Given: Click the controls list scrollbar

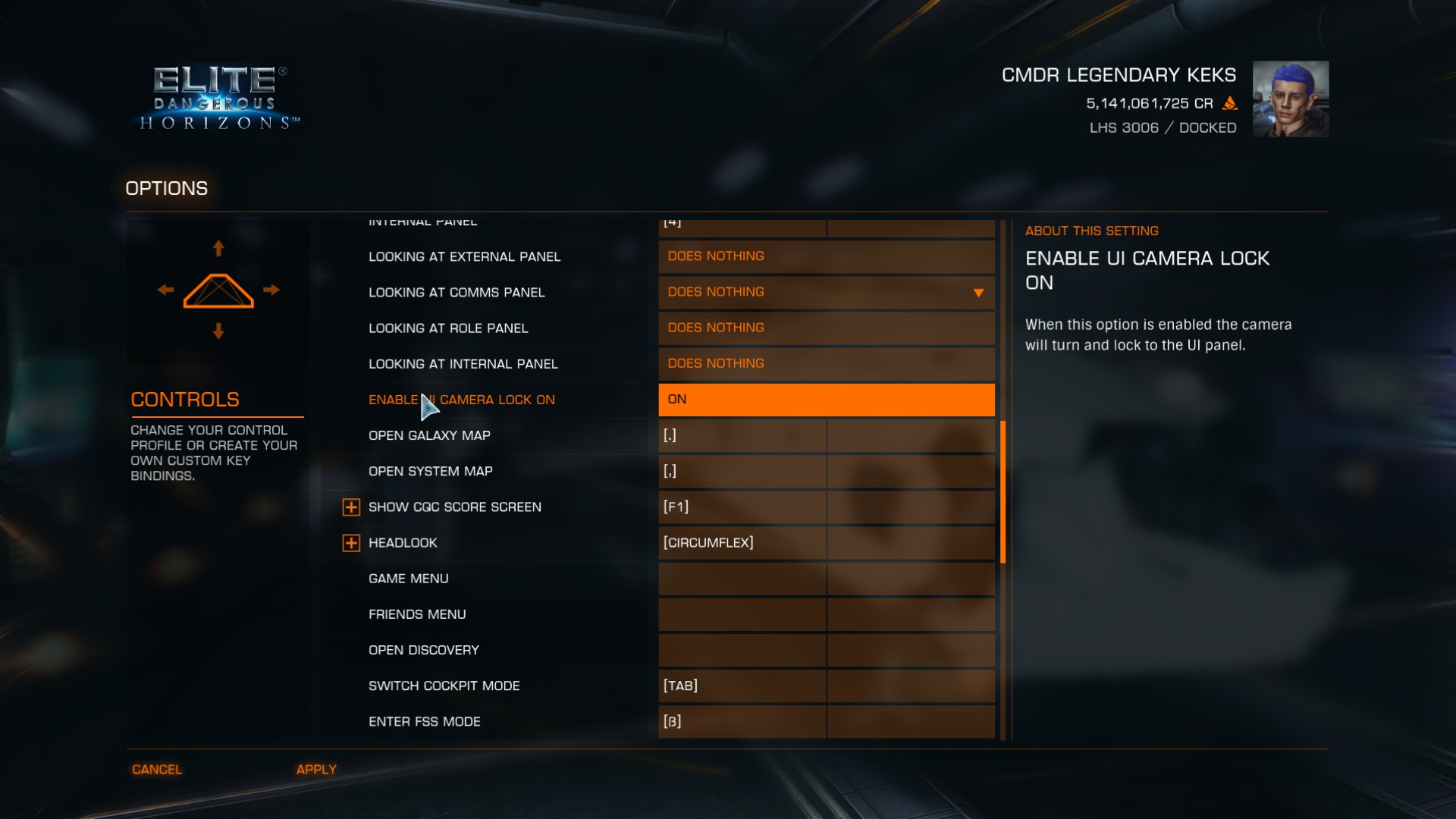Looking at the screenshot, I should tap(1003, 491).
